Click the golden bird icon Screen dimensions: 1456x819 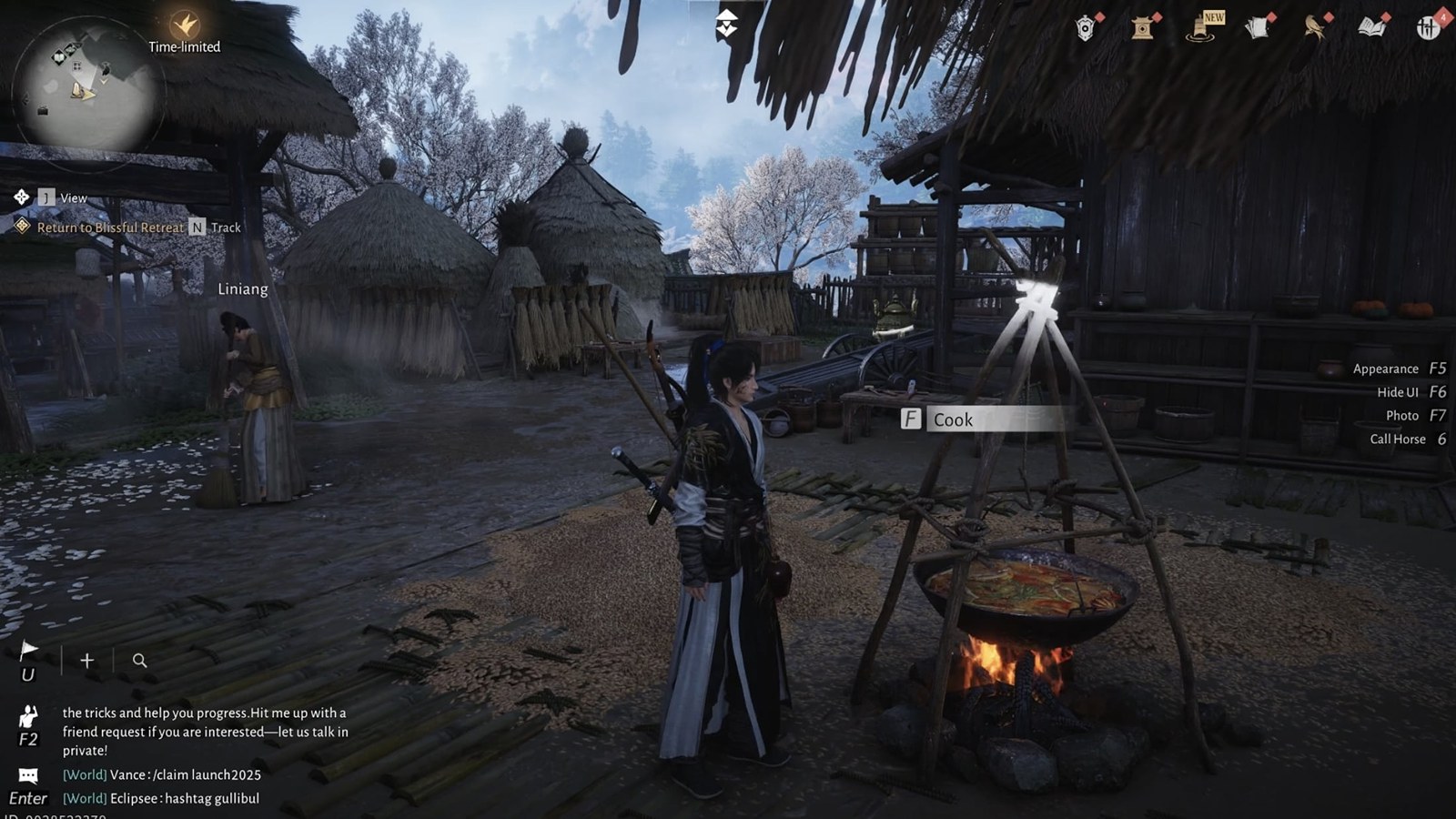1314,28
